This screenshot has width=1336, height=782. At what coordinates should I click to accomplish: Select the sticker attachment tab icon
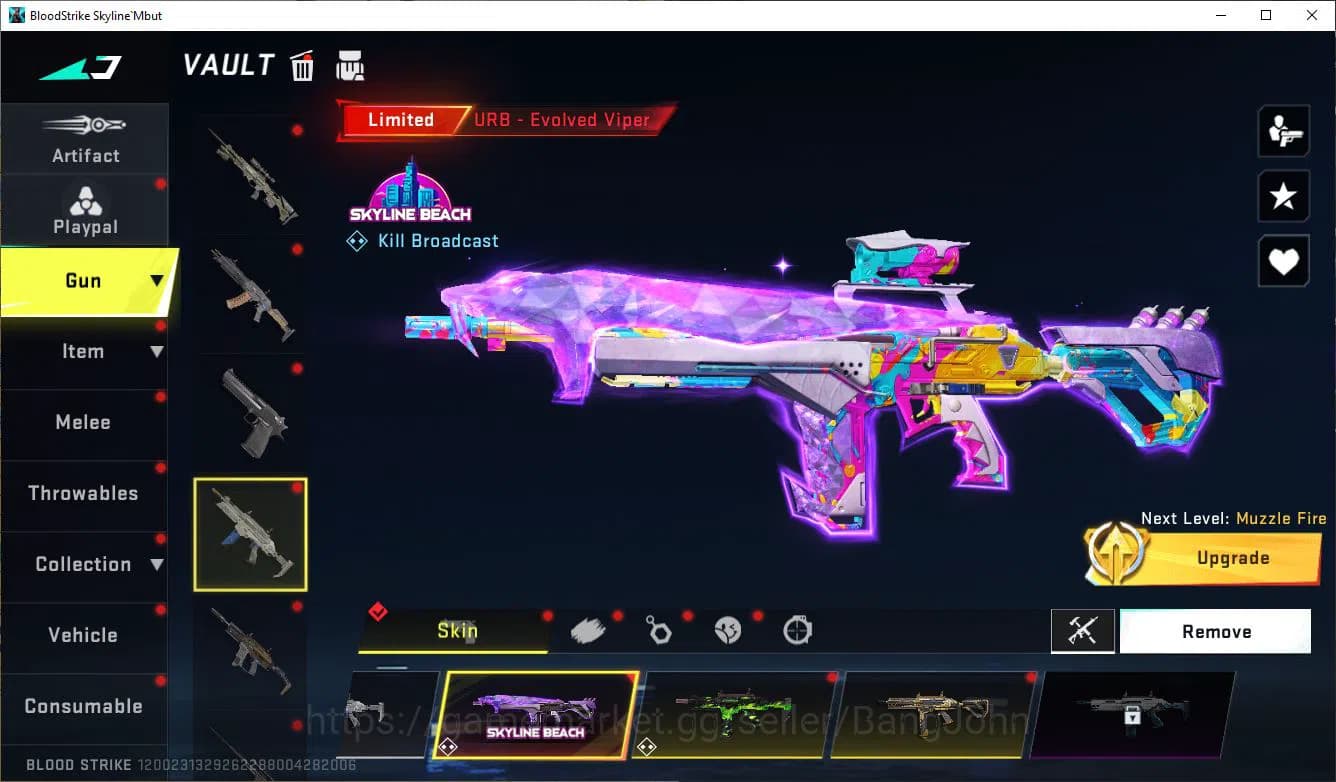729,629
